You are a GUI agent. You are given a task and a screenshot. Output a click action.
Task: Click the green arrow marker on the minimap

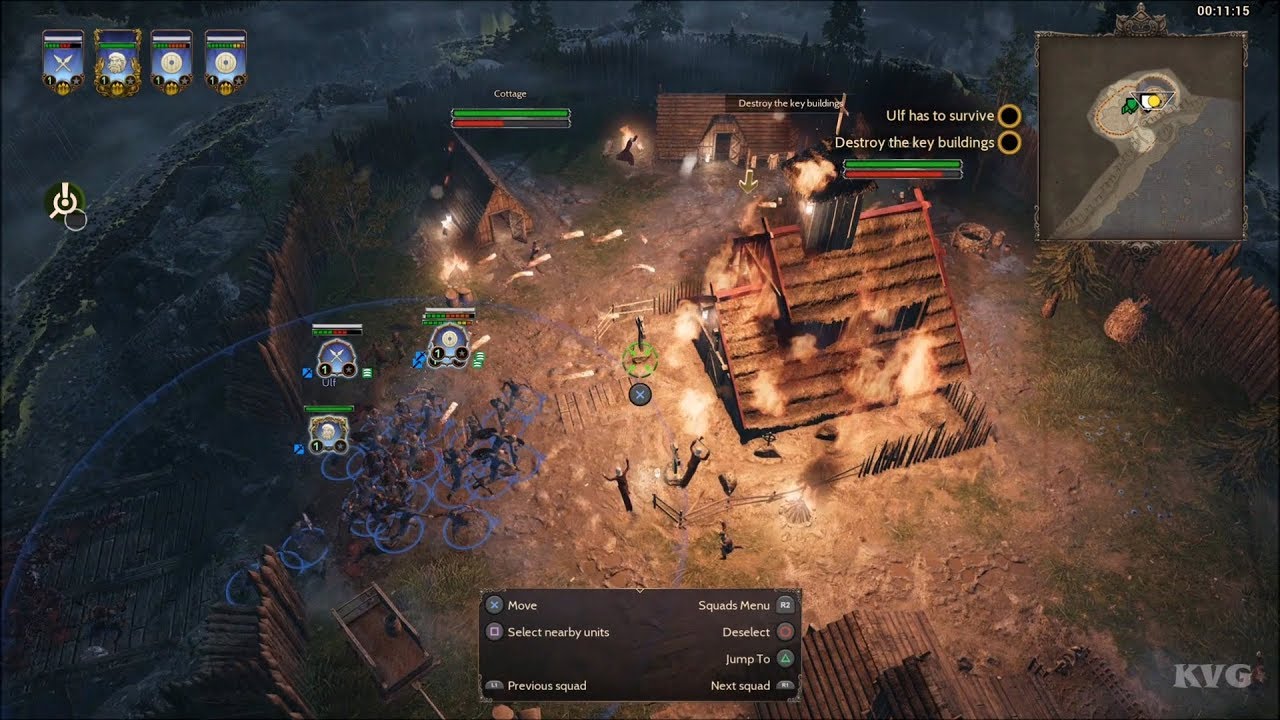pyautogui.click(x=1131, y=104)
